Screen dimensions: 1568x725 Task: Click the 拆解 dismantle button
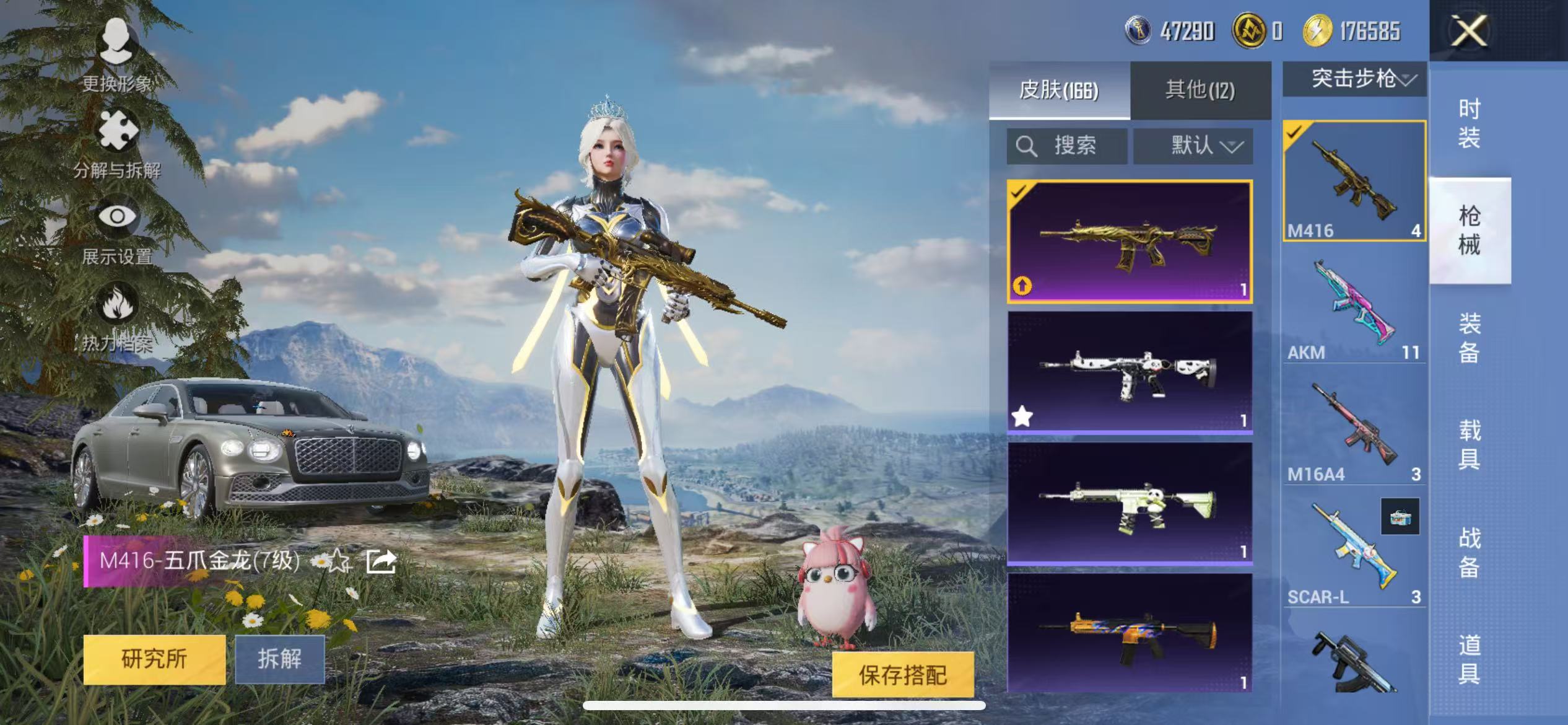point(279,659)
